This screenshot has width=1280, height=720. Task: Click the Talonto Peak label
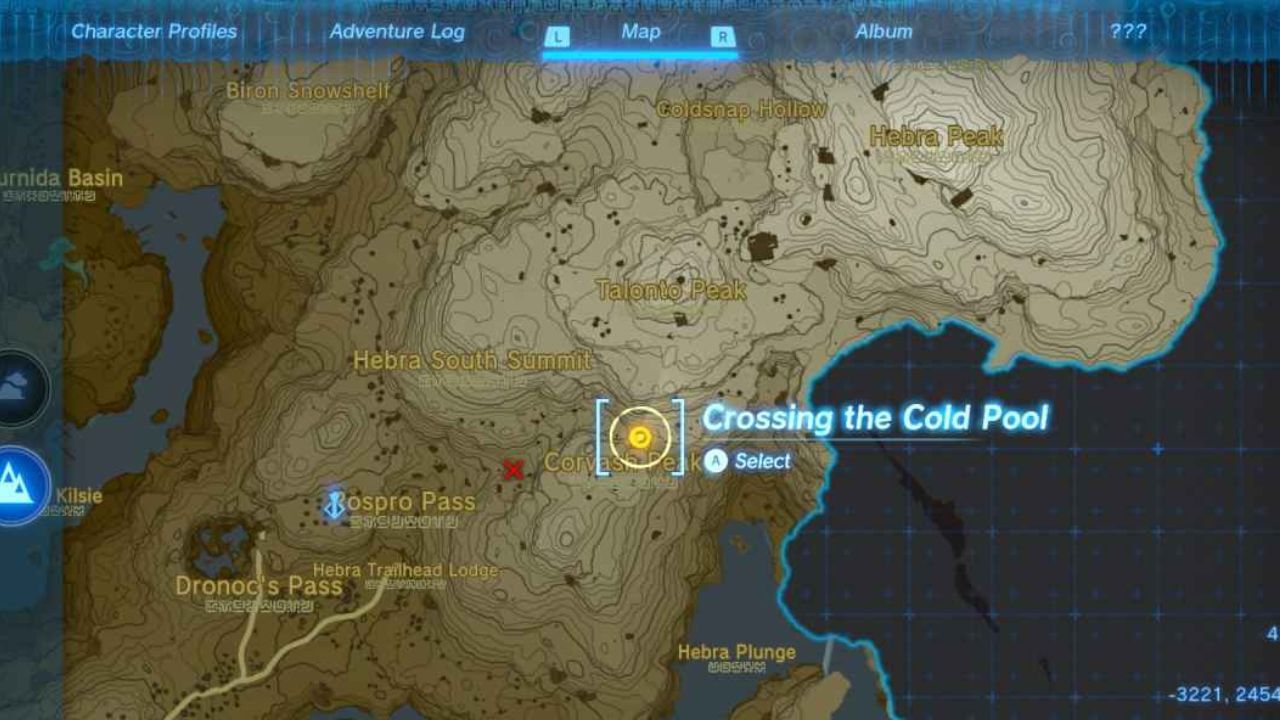tap(672, 291)
